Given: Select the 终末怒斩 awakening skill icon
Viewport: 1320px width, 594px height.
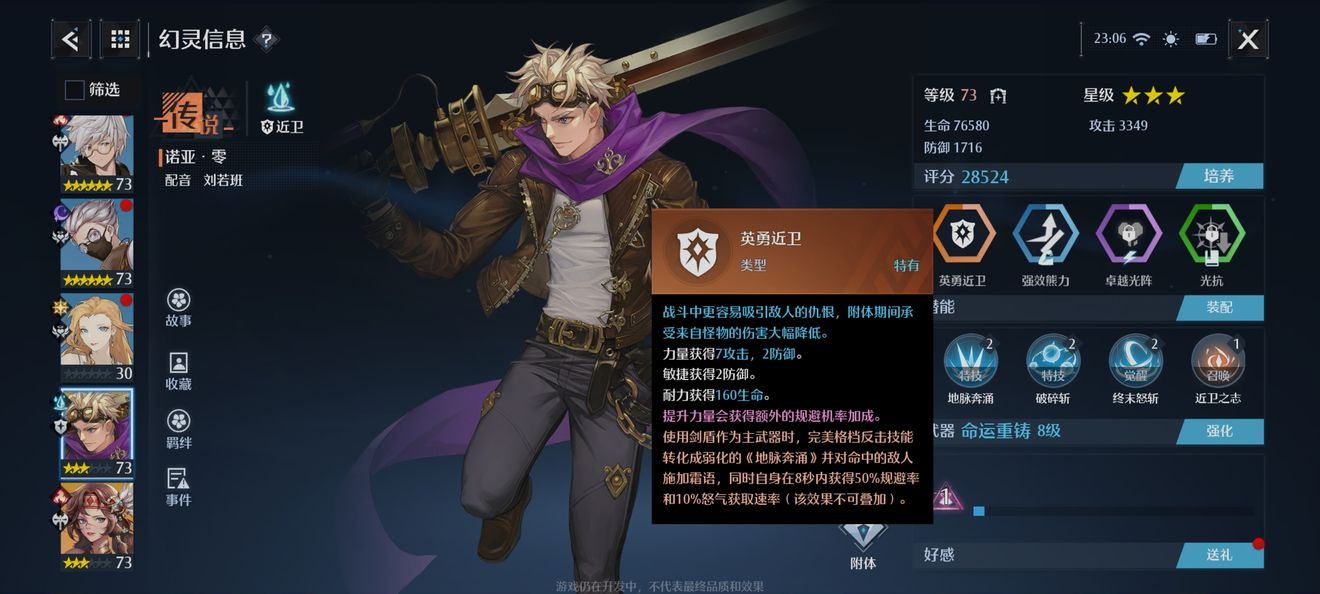Looking at the screenshot, I should click(x=1135, y=361).
